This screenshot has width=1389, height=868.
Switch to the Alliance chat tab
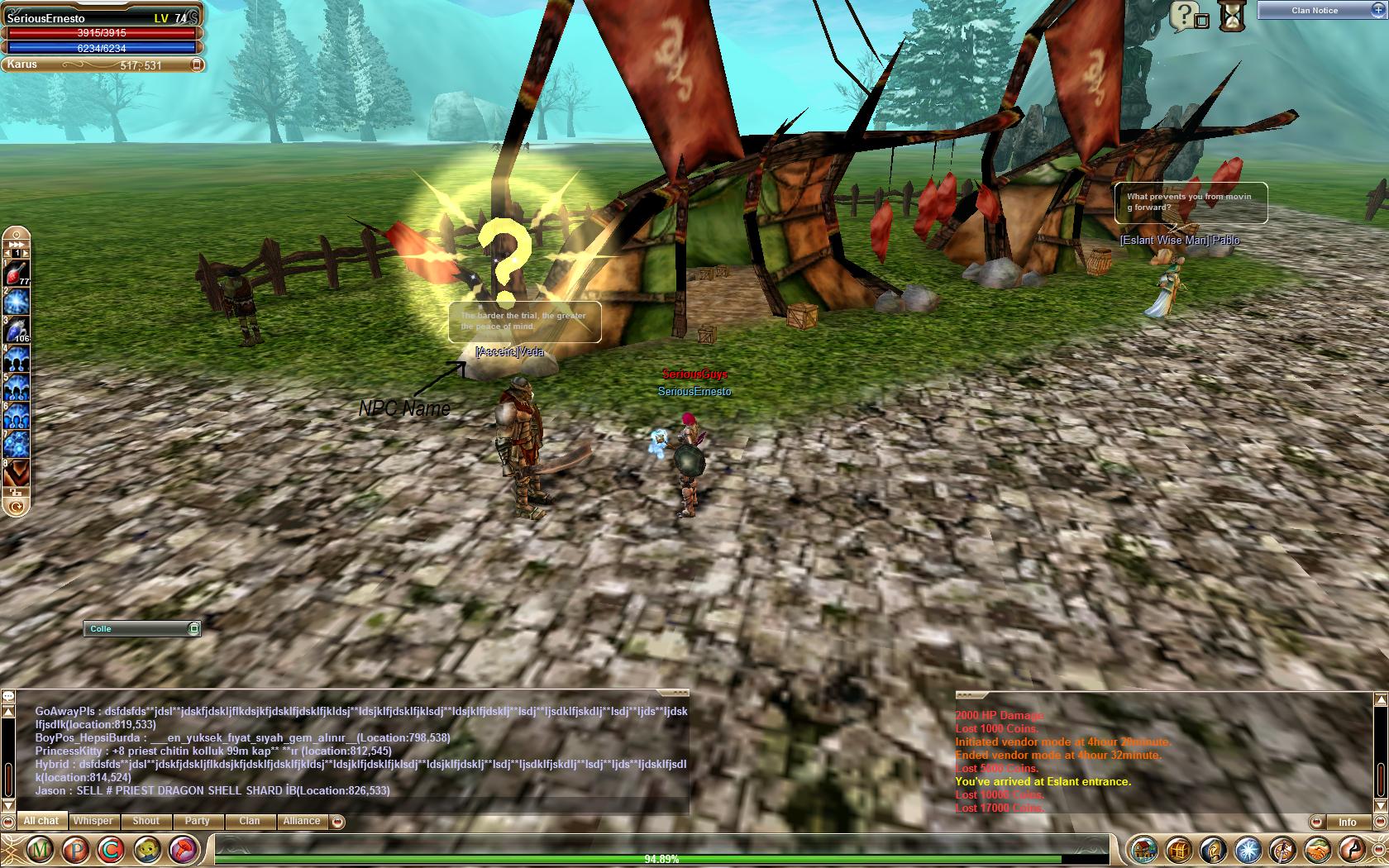pyautogui.click(x=301, y=820)
